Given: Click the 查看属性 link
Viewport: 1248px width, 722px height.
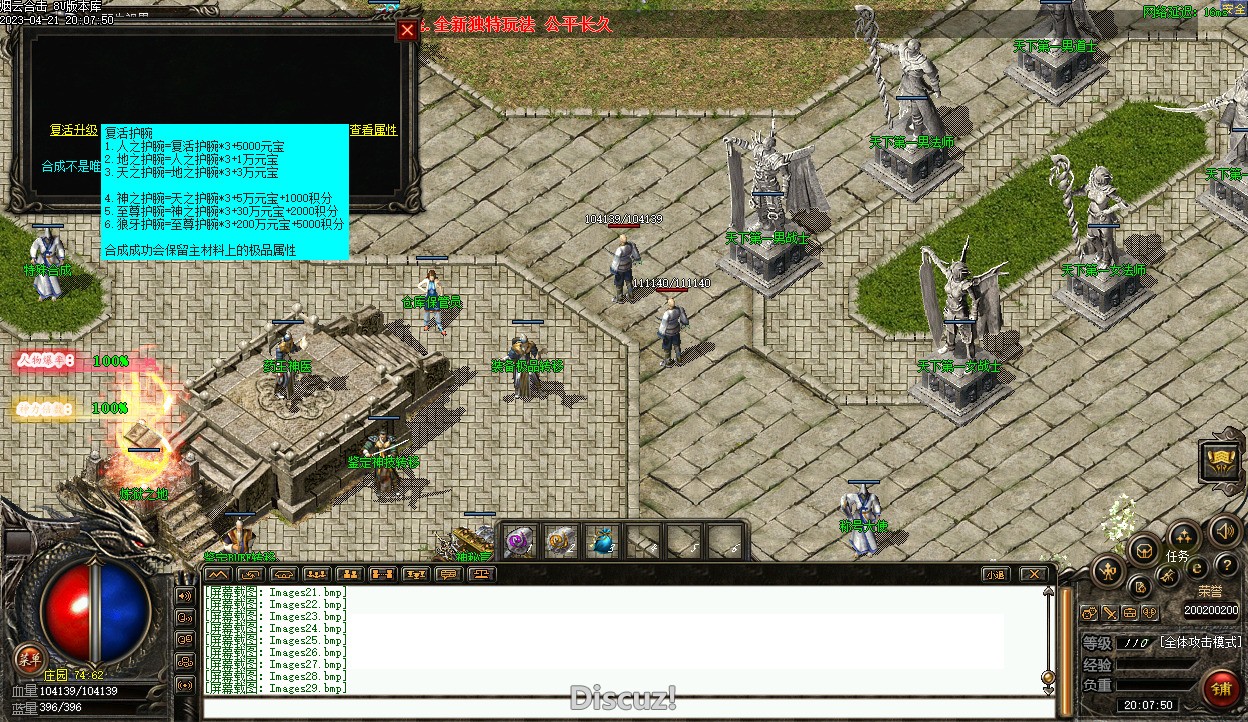Looking at the screenshot, I should point(373,131).
